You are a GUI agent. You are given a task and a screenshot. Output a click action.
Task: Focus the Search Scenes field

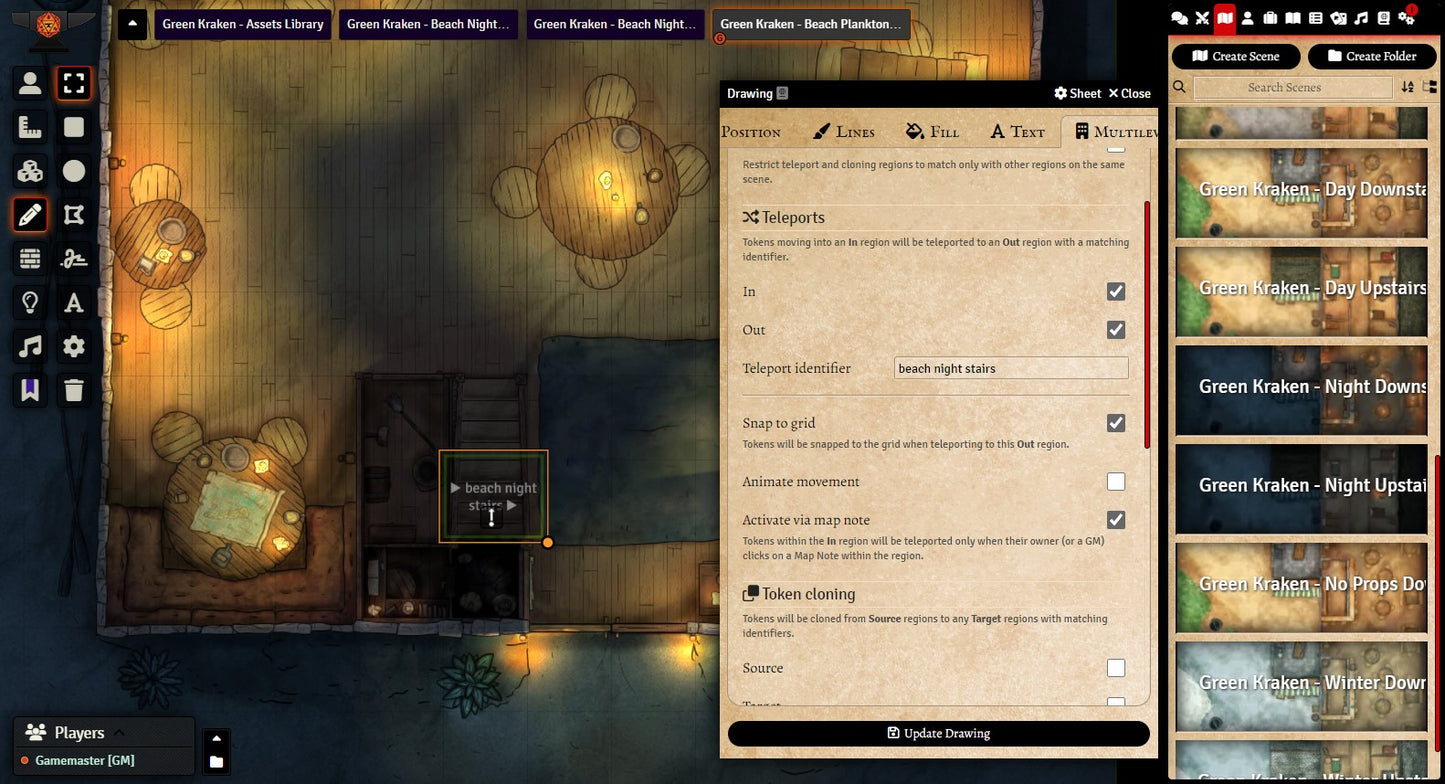[x=1292, y=87]
